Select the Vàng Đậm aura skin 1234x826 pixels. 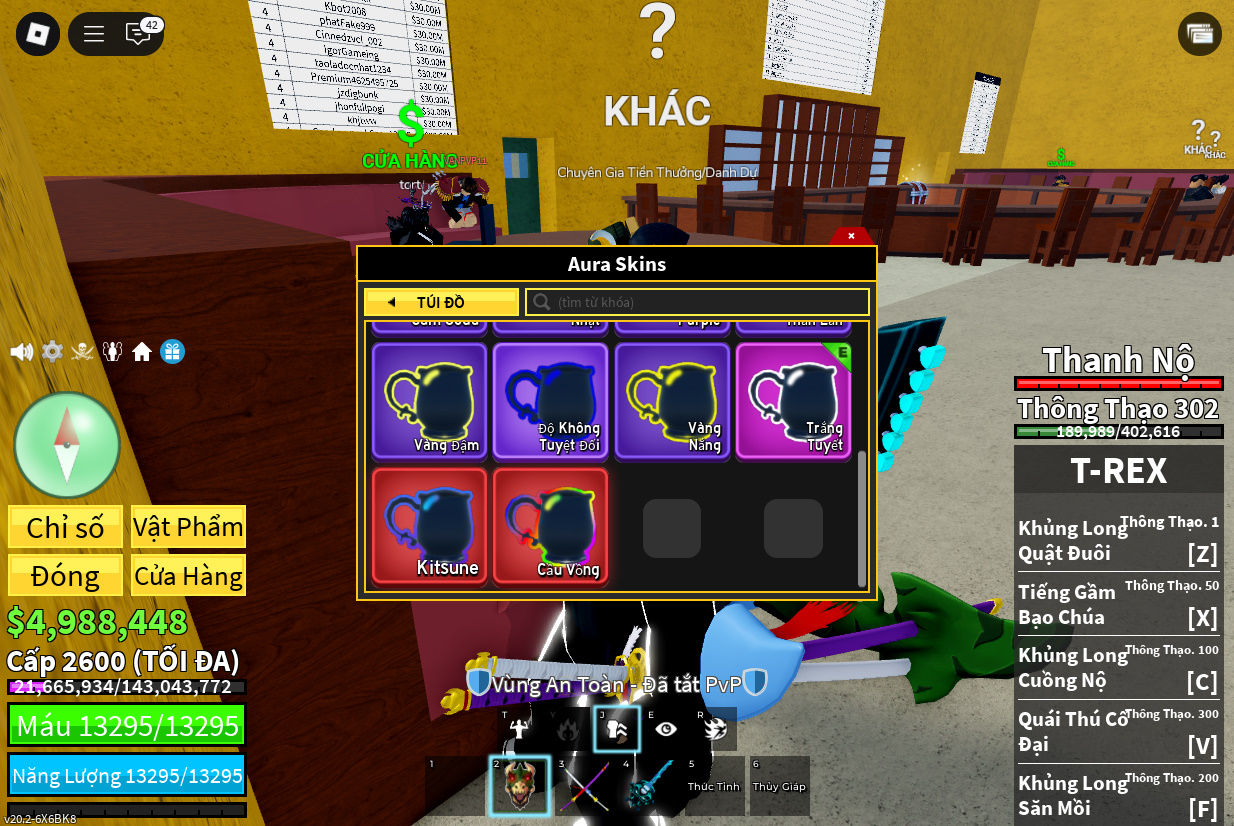click(x=429, y=400)
